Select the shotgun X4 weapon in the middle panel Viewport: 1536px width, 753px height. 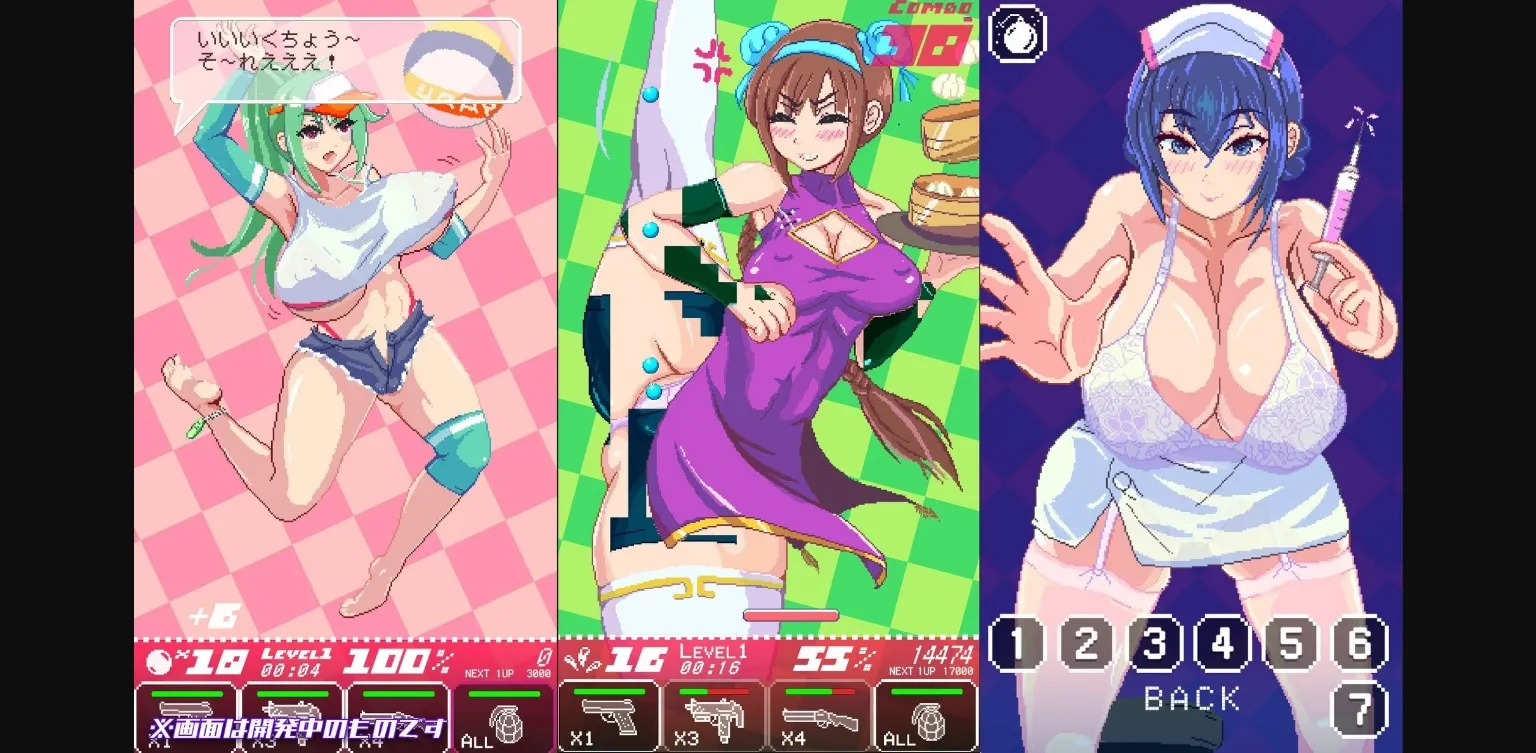point(820,715)
